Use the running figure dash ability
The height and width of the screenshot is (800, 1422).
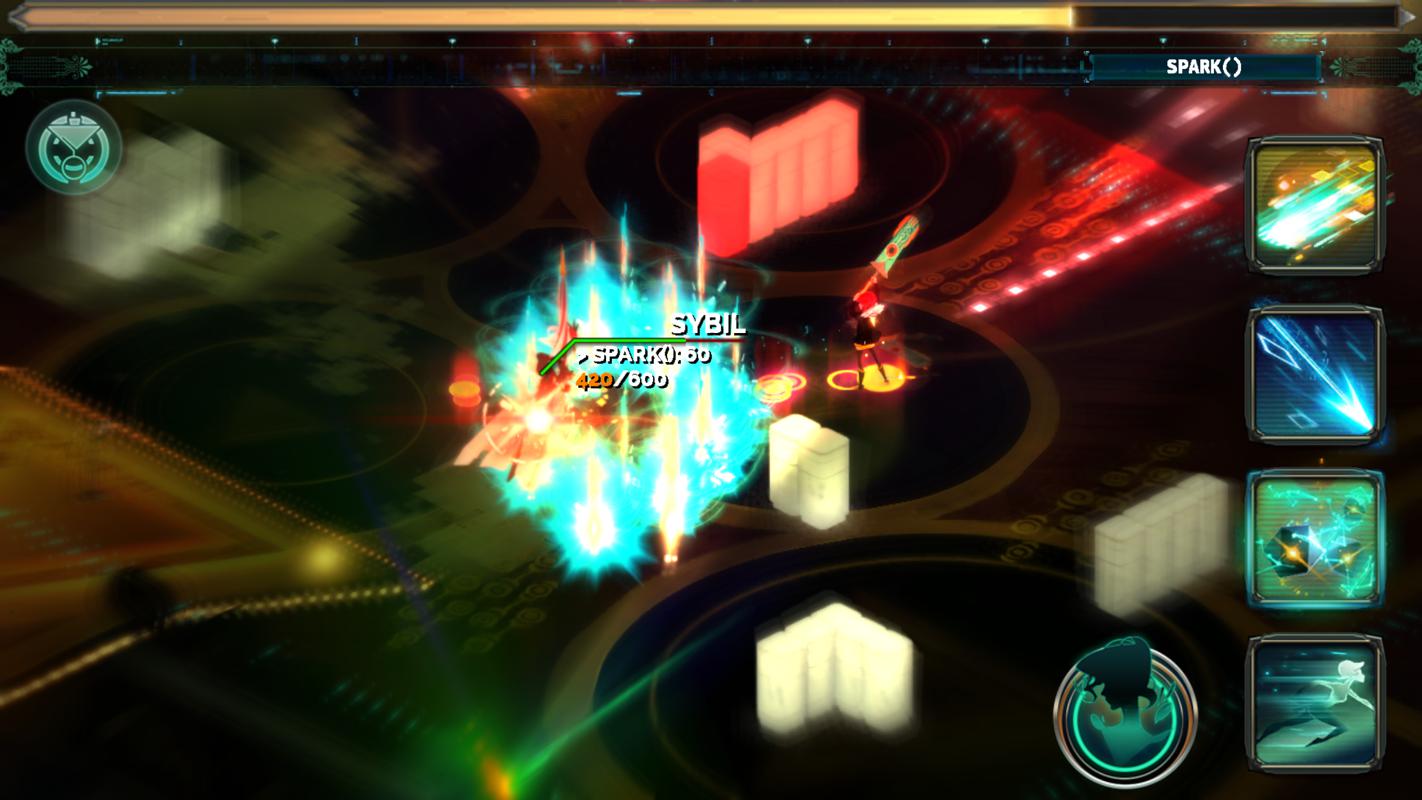1314,704
